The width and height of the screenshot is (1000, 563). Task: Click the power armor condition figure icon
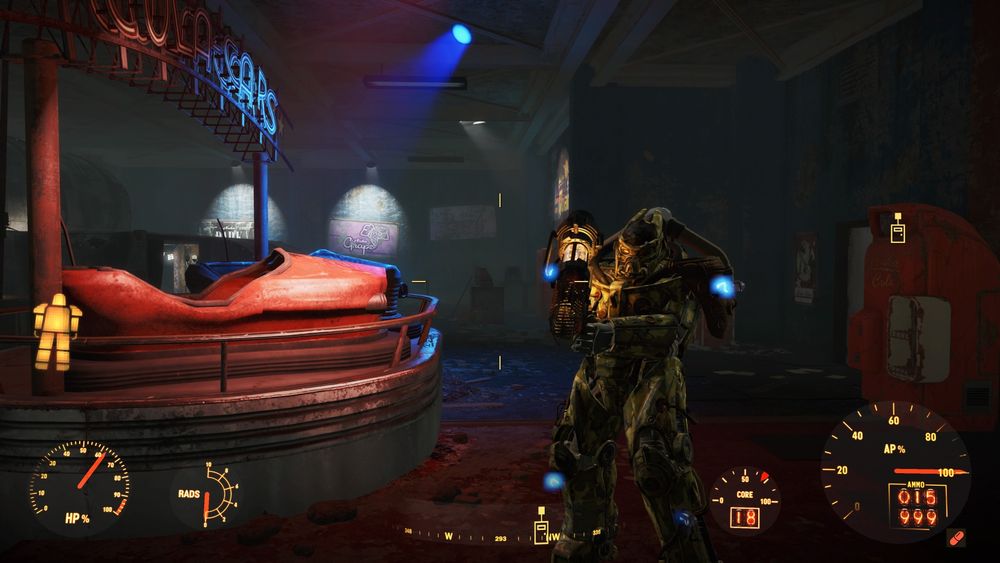click(56, 331)
